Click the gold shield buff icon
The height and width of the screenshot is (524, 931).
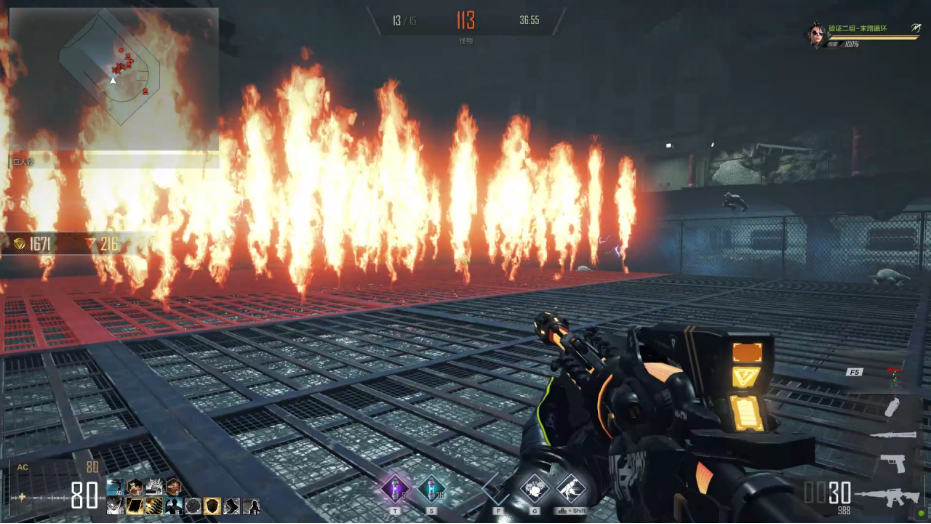211,506
